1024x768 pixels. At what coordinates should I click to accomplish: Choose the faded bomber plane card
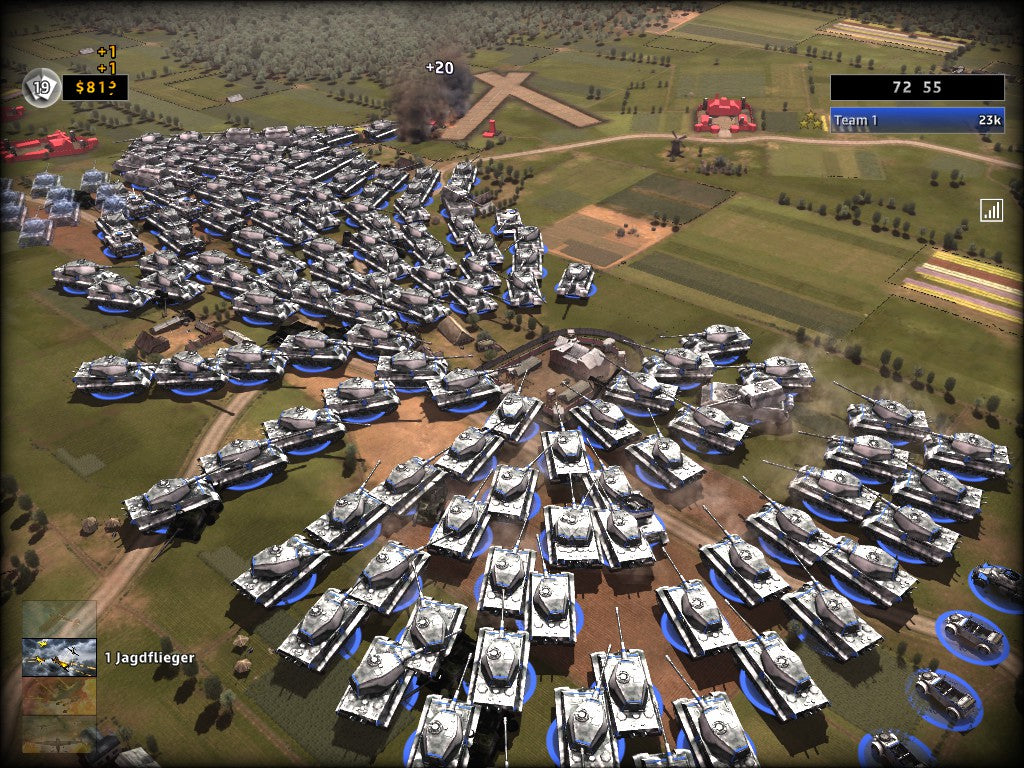point(59,735)
